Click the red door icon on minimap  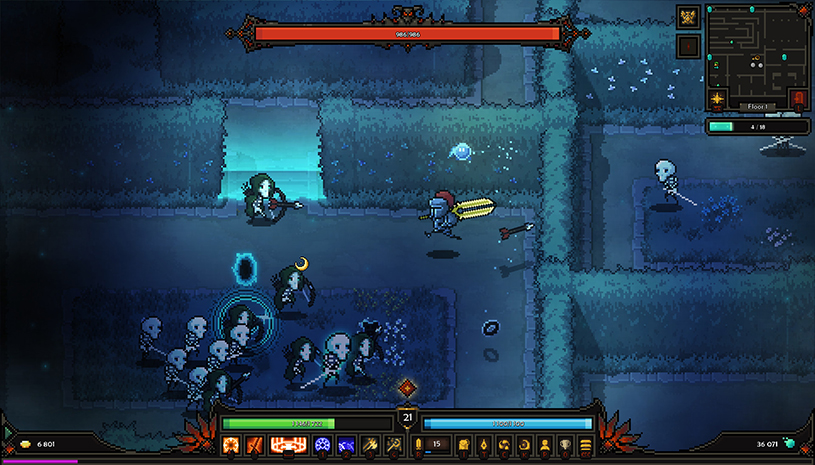[799, 99]
